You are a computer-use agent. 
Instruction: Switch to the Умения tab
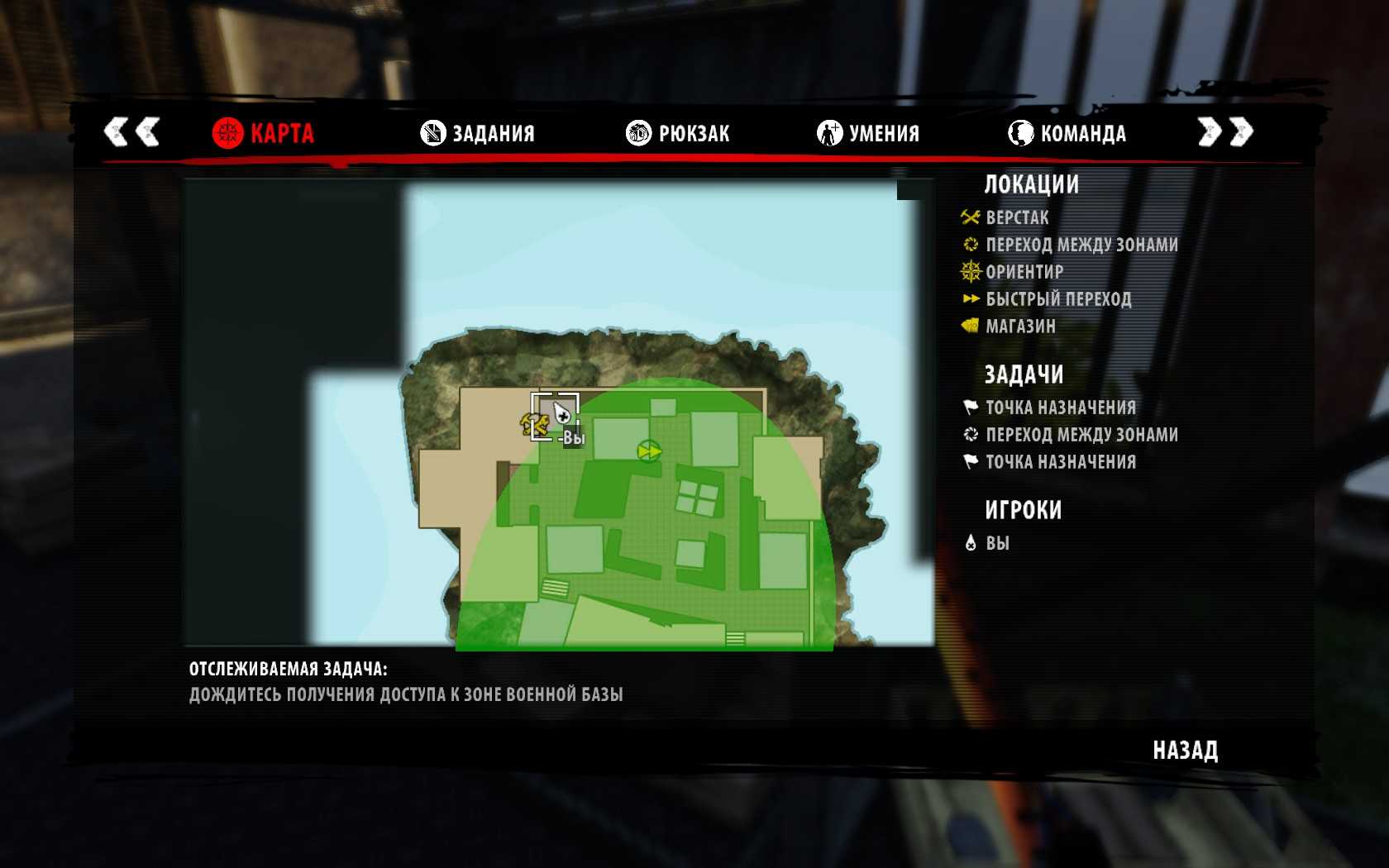pyautogui.click(x=868, y=133)
